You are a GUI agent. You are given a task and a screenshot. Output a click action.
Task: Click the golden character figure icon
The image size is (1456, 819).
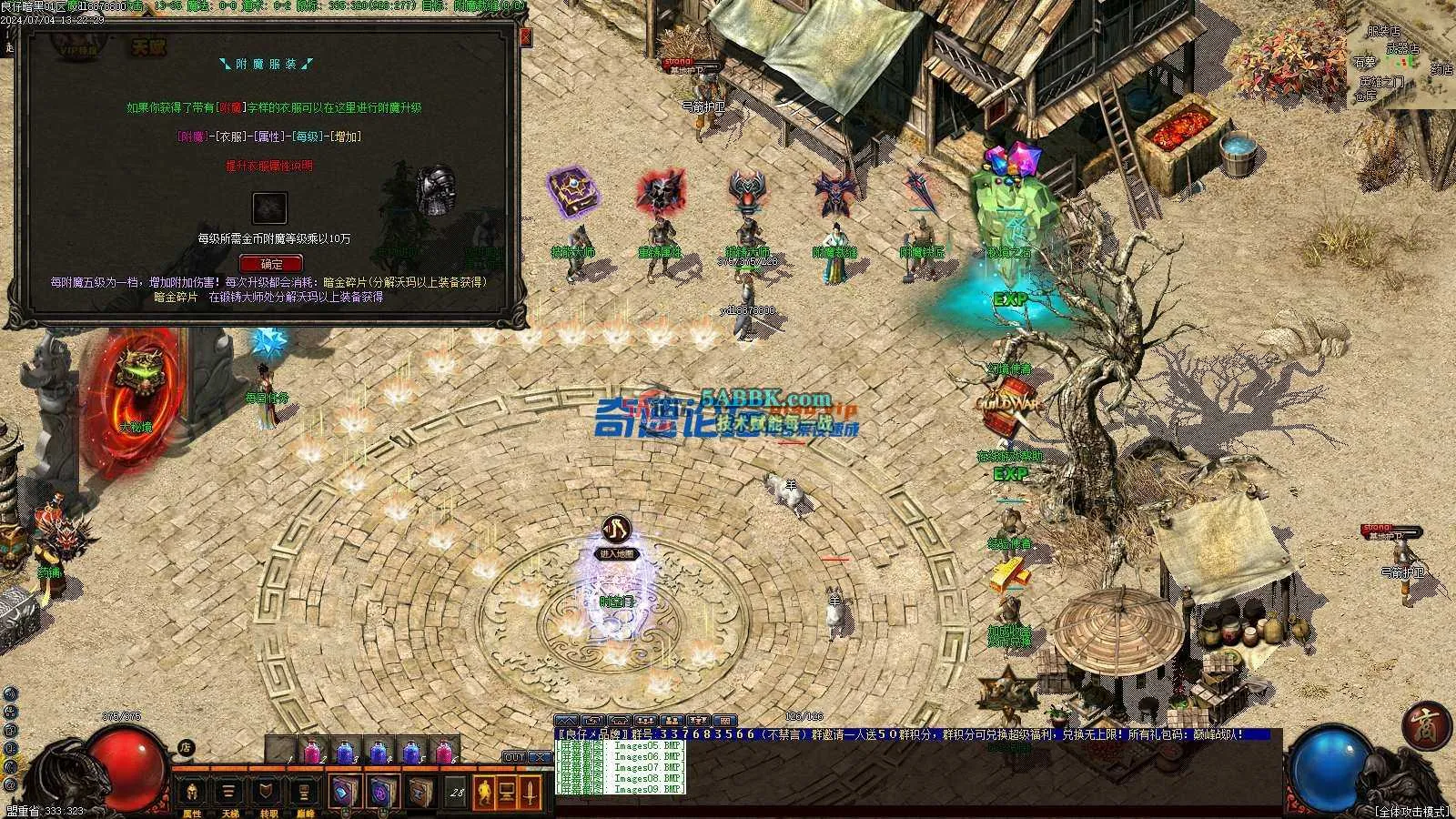click(482, 793)
